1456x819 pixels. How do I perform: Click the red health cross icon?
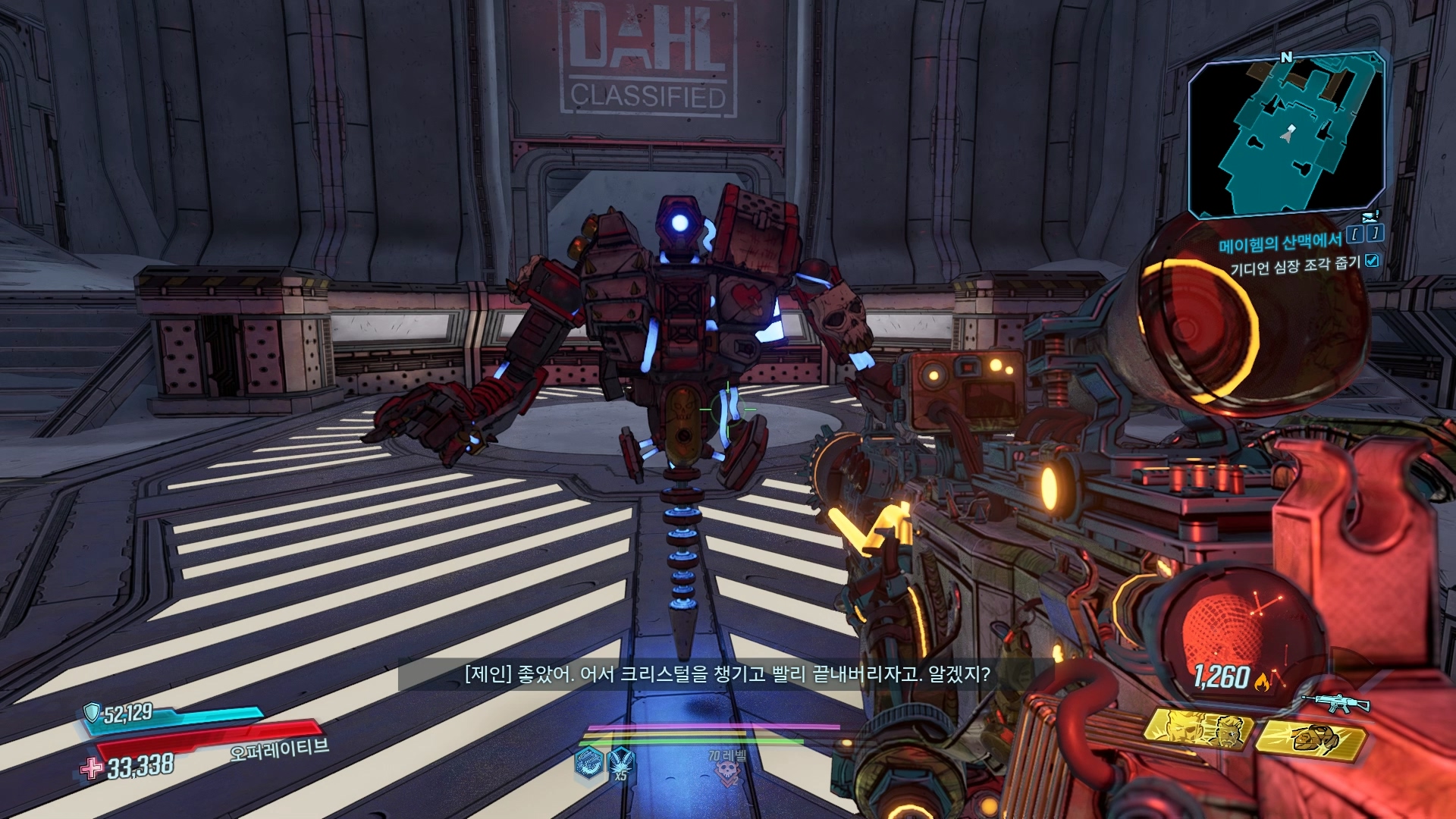pyautogui.click(x=92, y=768)
